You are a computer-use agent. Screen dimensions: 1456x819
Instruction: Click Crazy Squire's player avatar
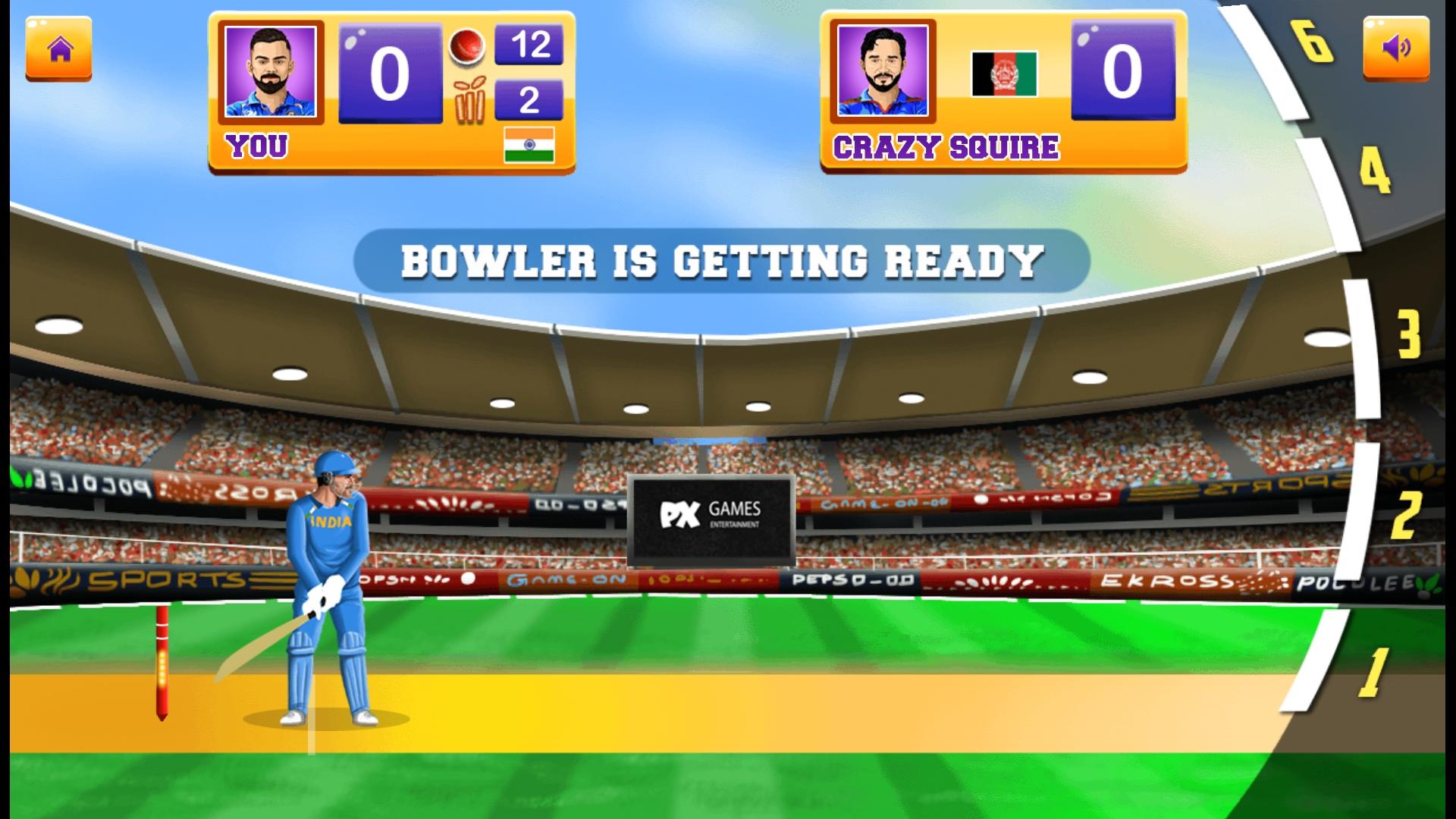click(x=882, y=72)
